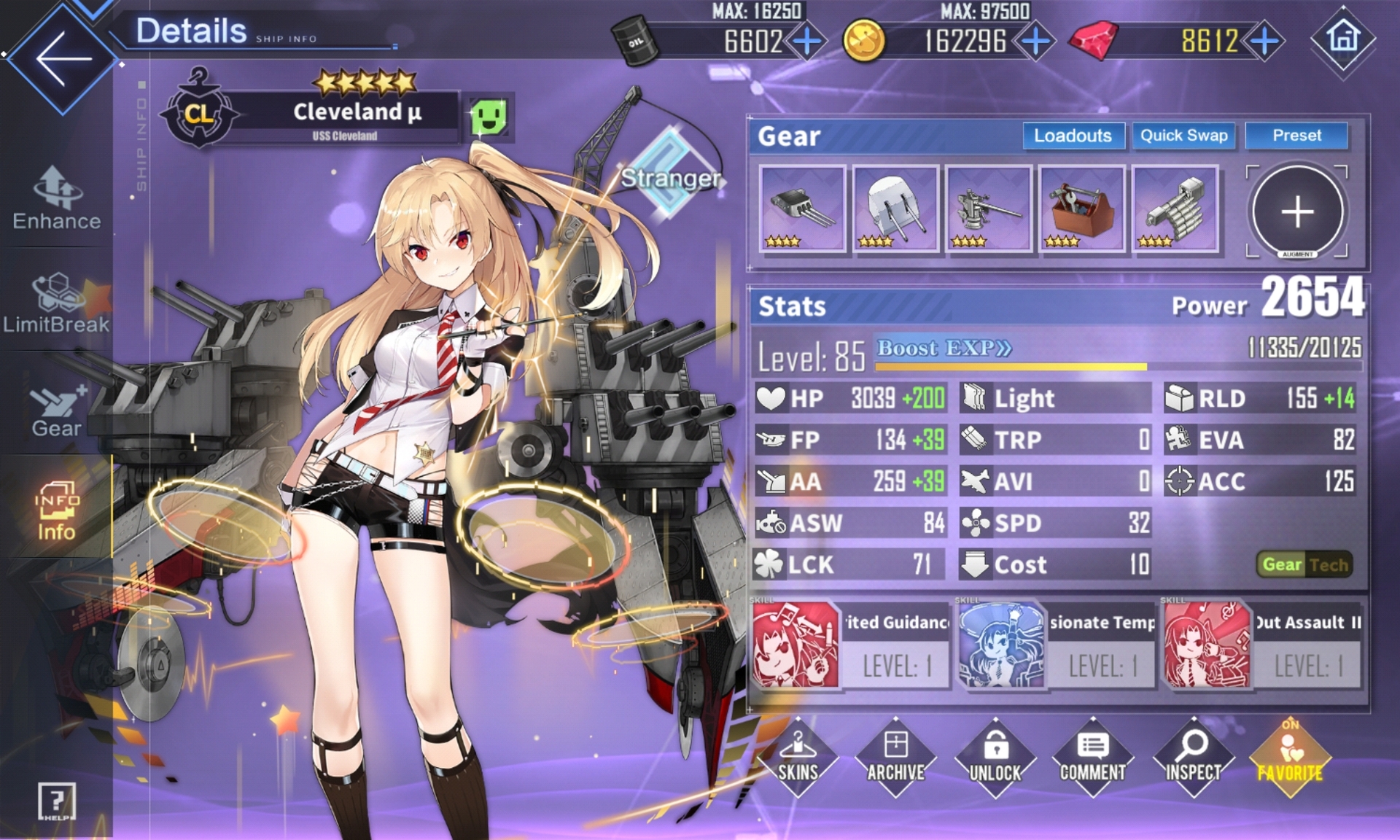The width and height of the screenshot is (1400, 840).
Task: Click the Quick Swap button
Action: [x=1183, y=136]
